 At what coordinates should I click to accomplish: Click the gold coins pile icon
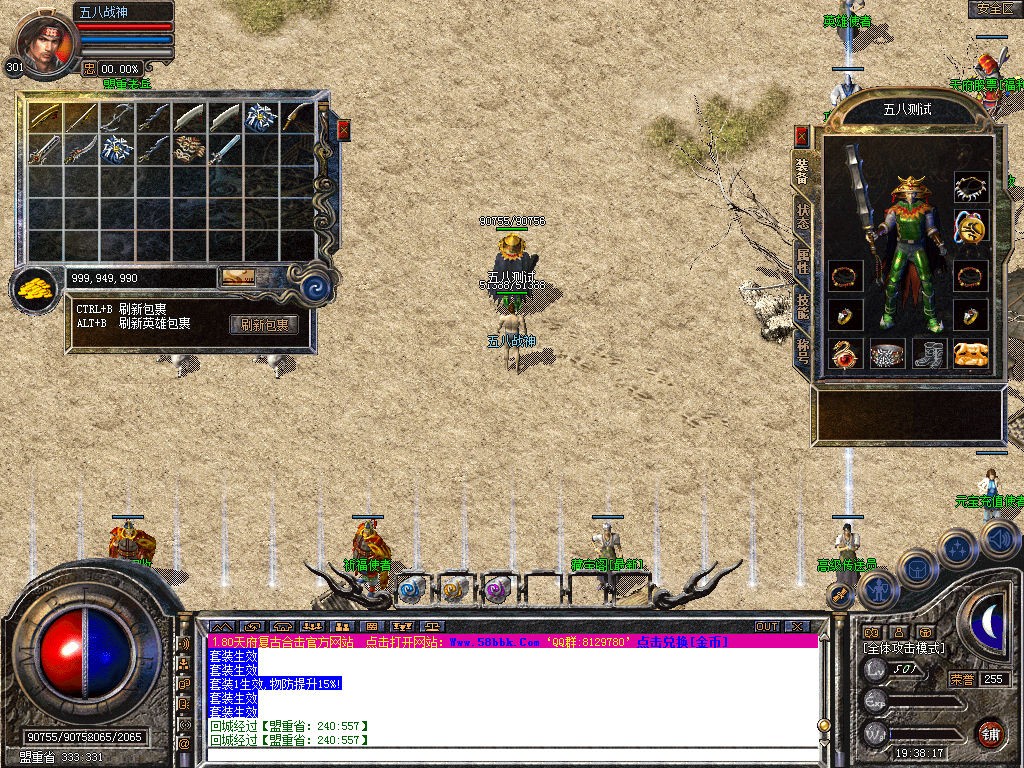click(x=38, y=290)
